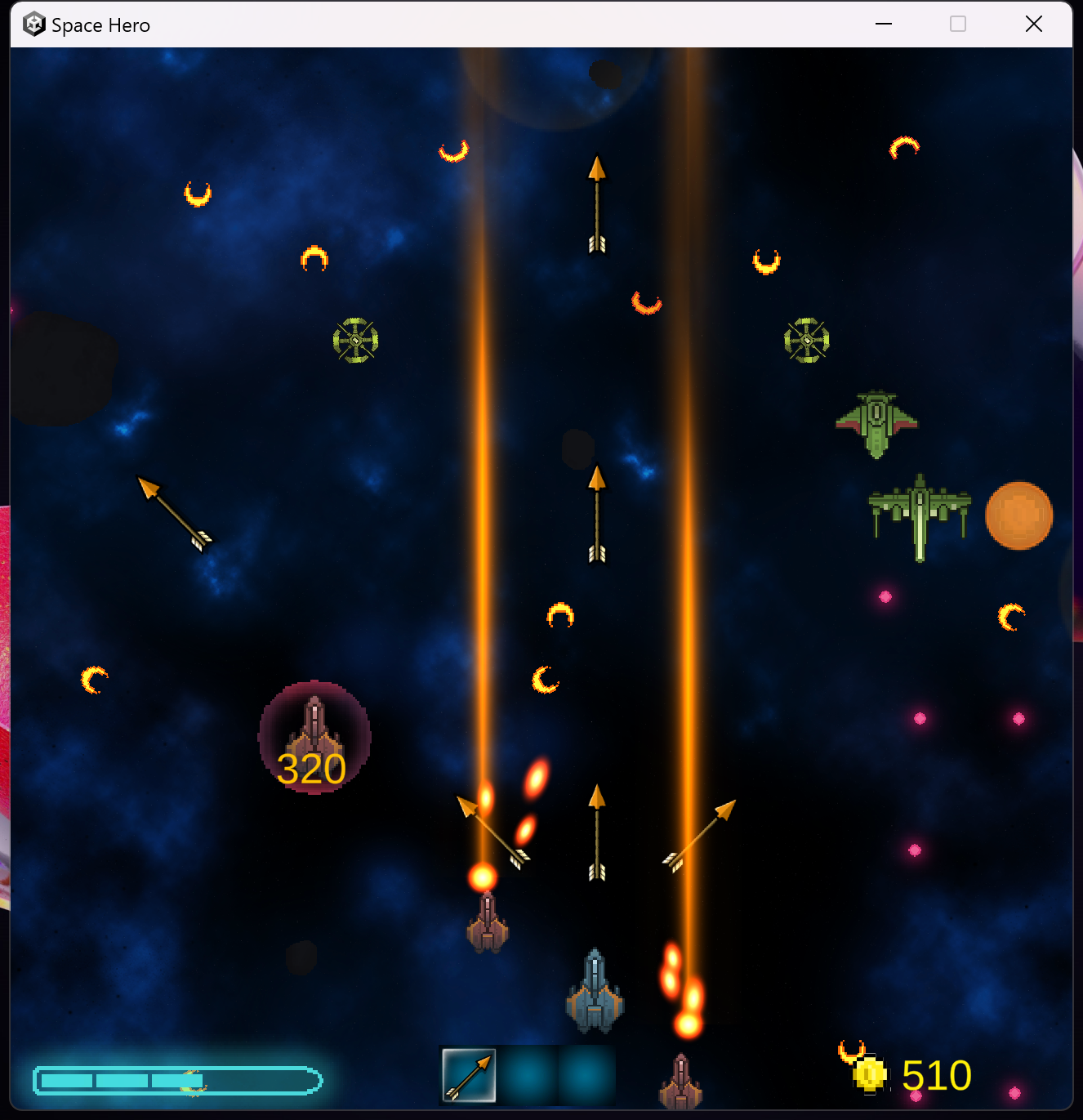The width and height of the screenshot is (1083, 1120).
Task: Click the second empty weapon slot
Action: point(528,1075)
